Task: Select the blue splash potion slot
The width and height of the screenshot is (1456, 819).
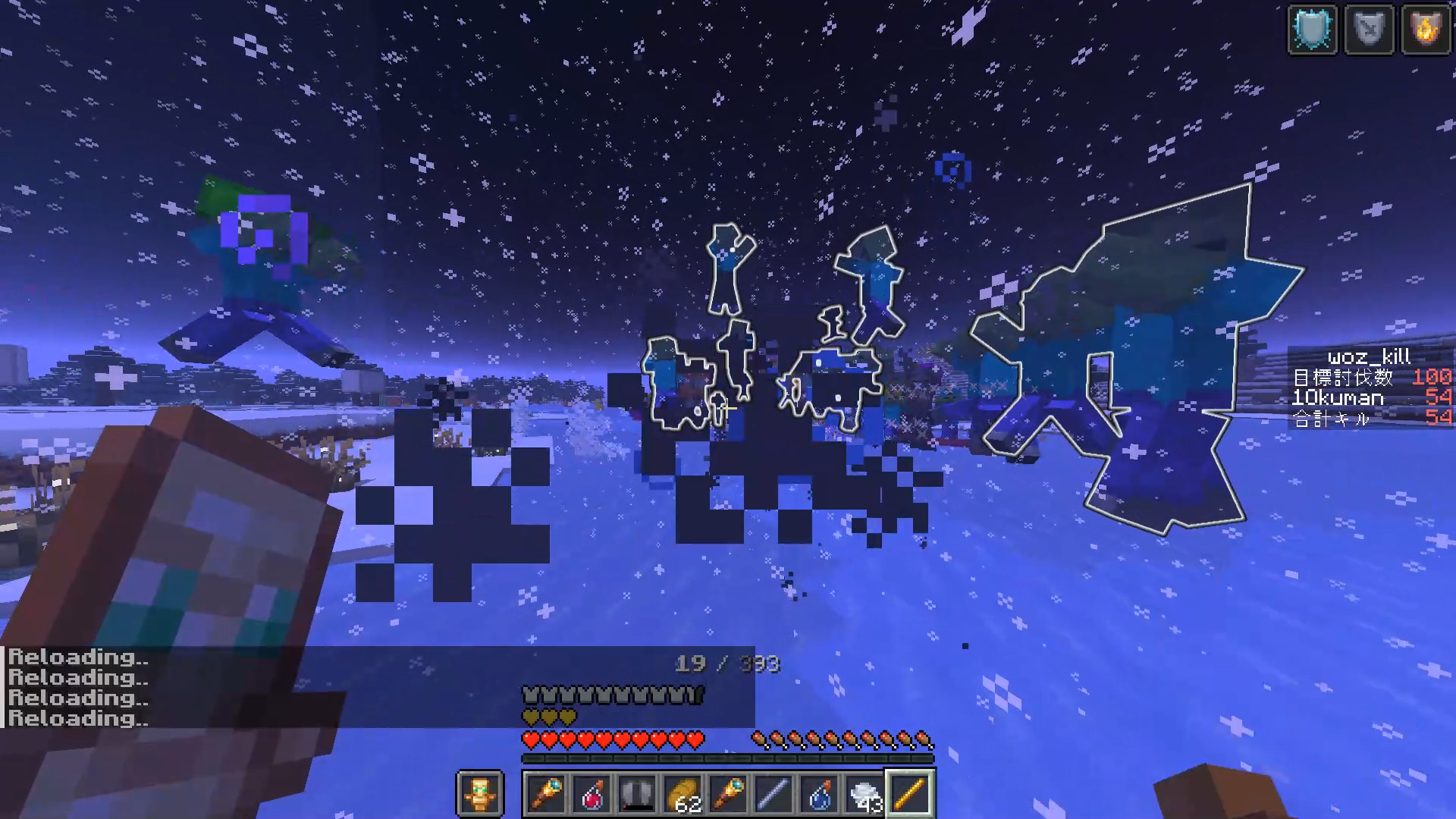Action: (820, 795)
